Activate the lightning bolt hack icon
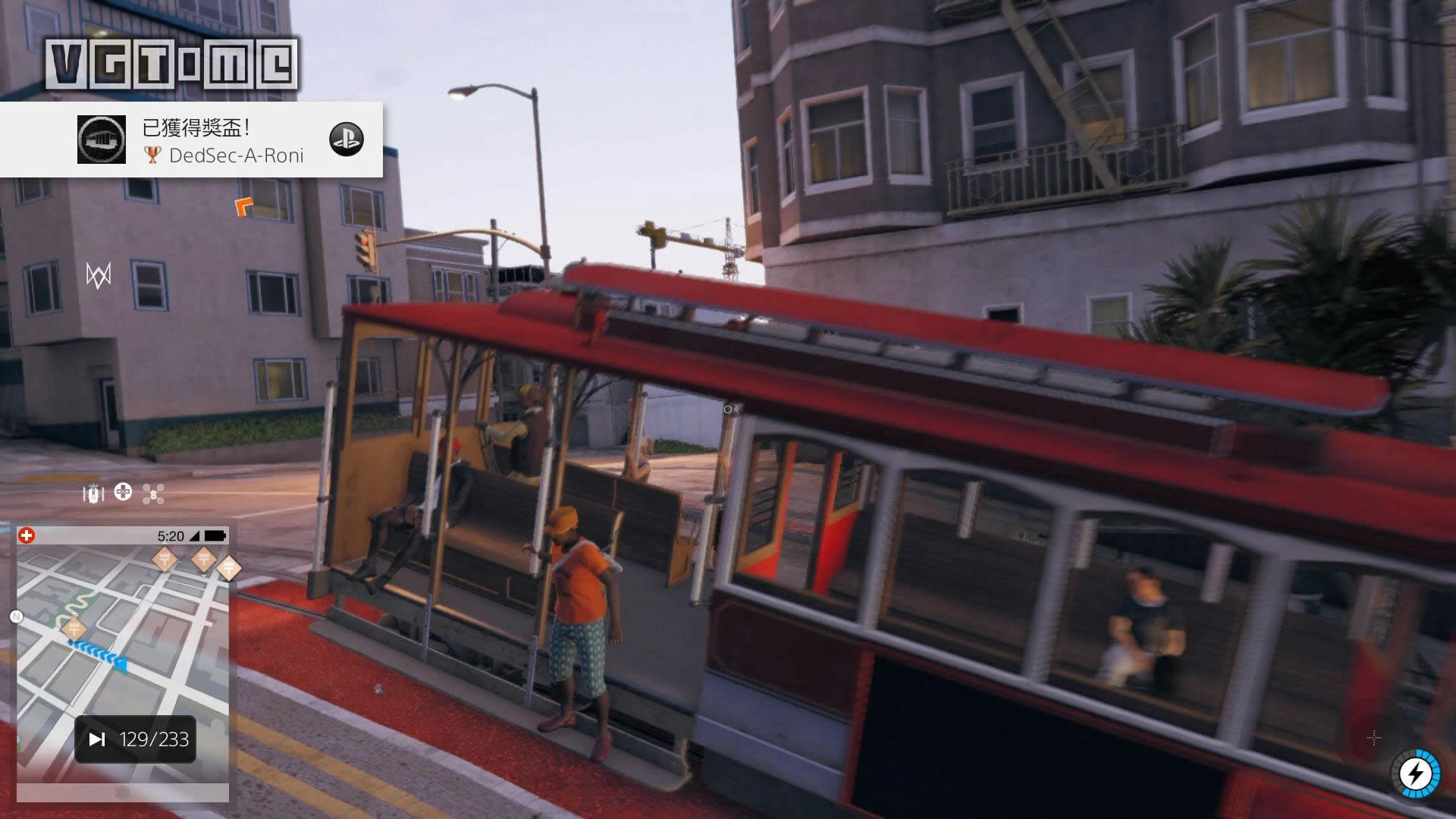Screen dimensions: 1456x819 1416,774
